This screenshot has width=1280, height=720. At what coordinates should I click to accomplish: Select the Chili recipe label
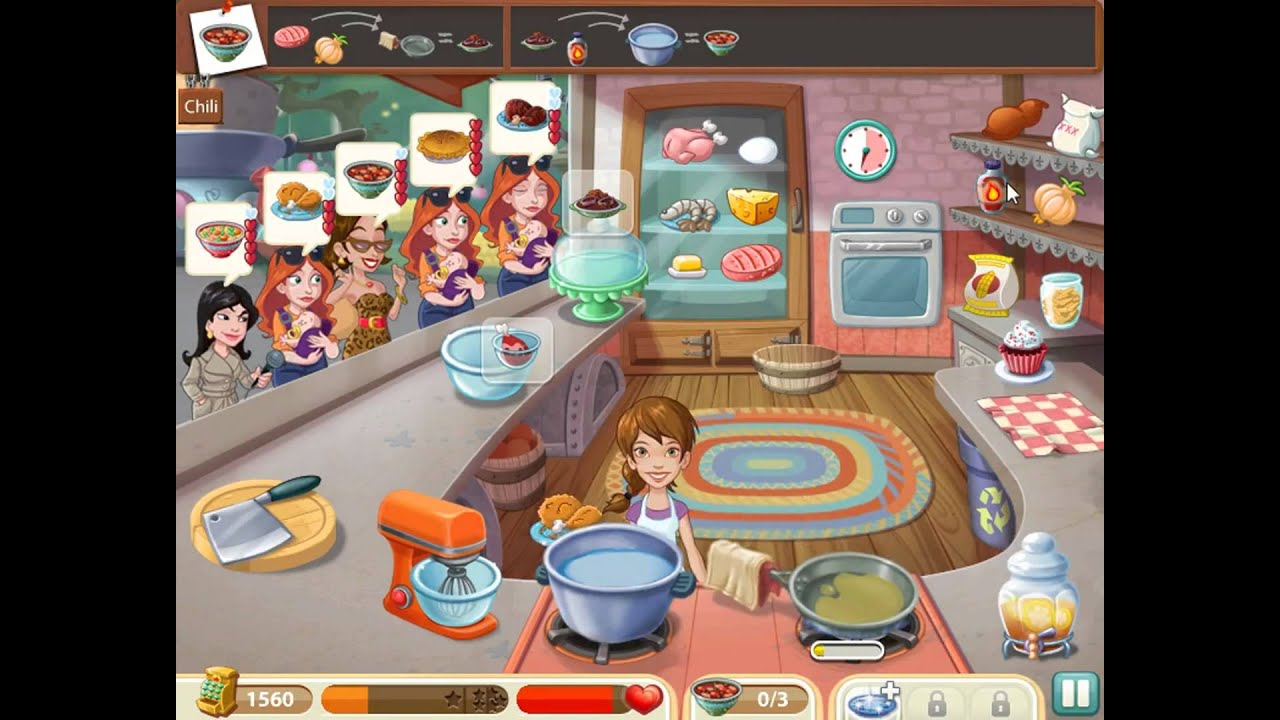click(201, 107)
